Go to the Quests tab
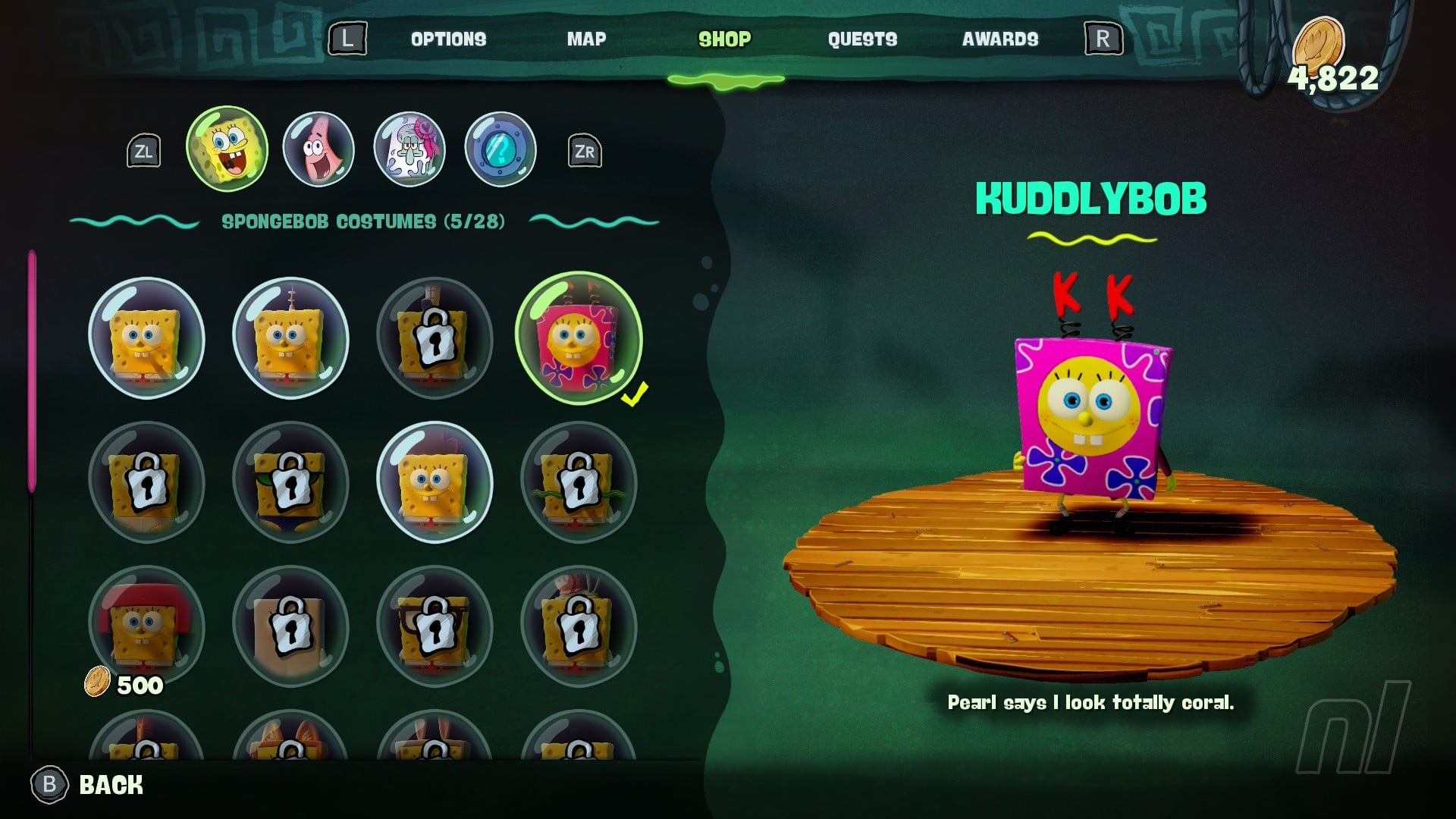 coord(862,39)
